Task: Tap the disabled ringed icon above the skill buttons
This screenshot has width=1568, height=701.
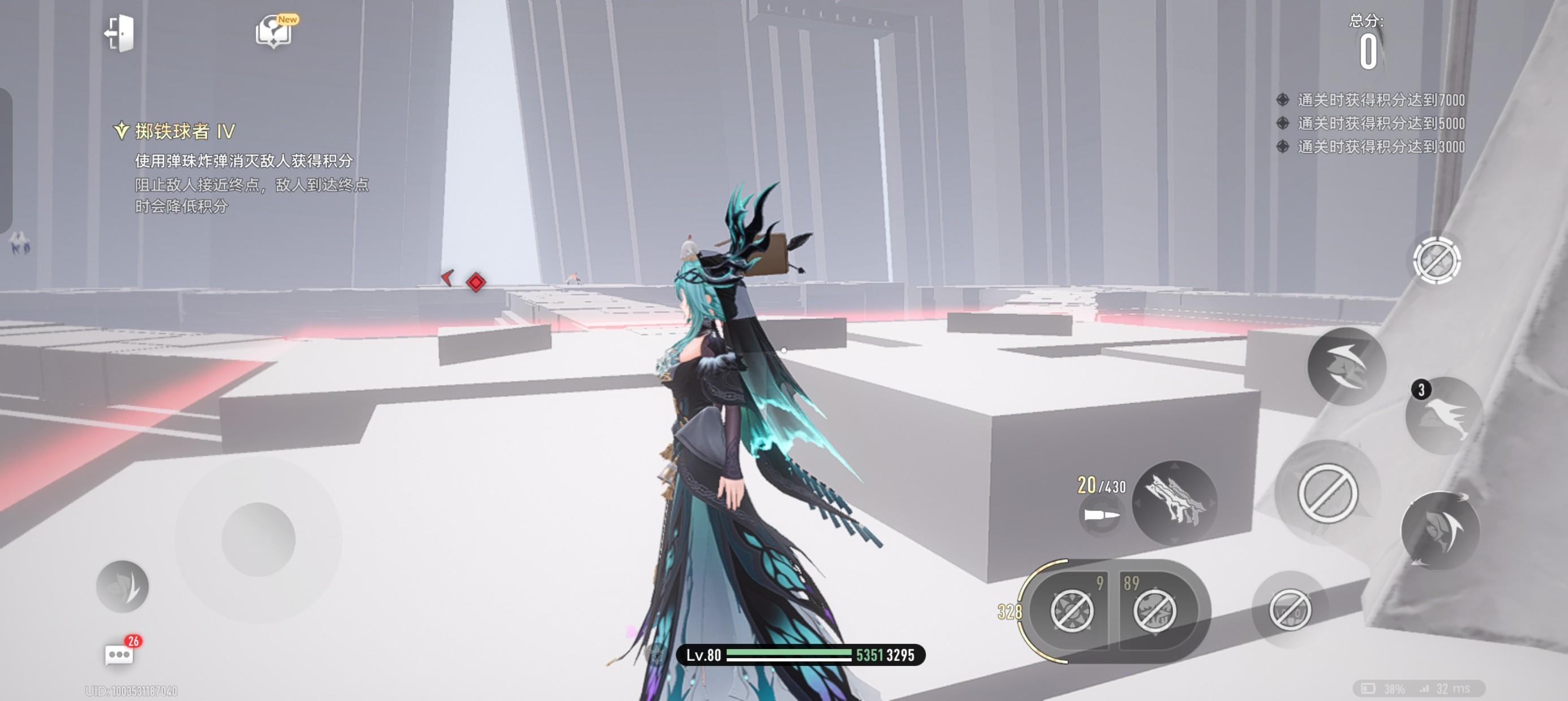Action: (x=1437, y=261)
